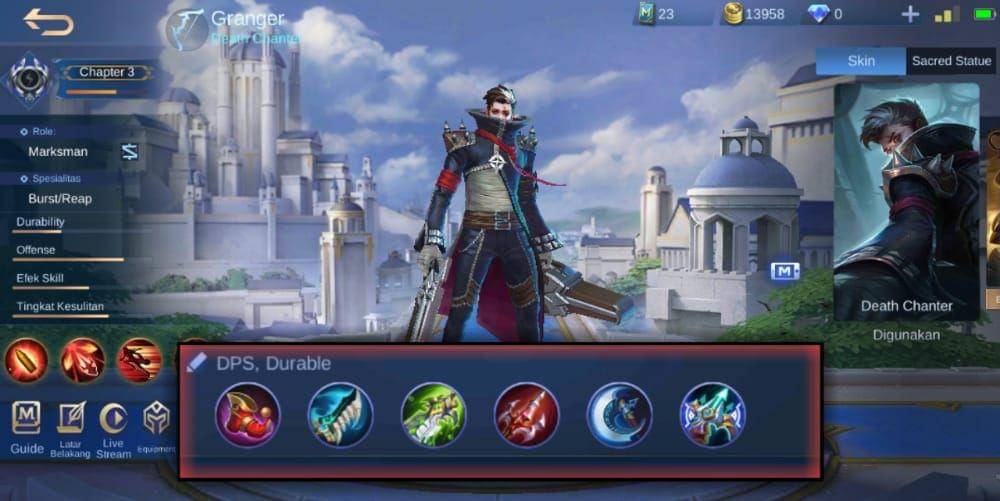The image size is (1000, 501).
Task: Edit the DPS, Durable build with pencil
Action: 197,363
